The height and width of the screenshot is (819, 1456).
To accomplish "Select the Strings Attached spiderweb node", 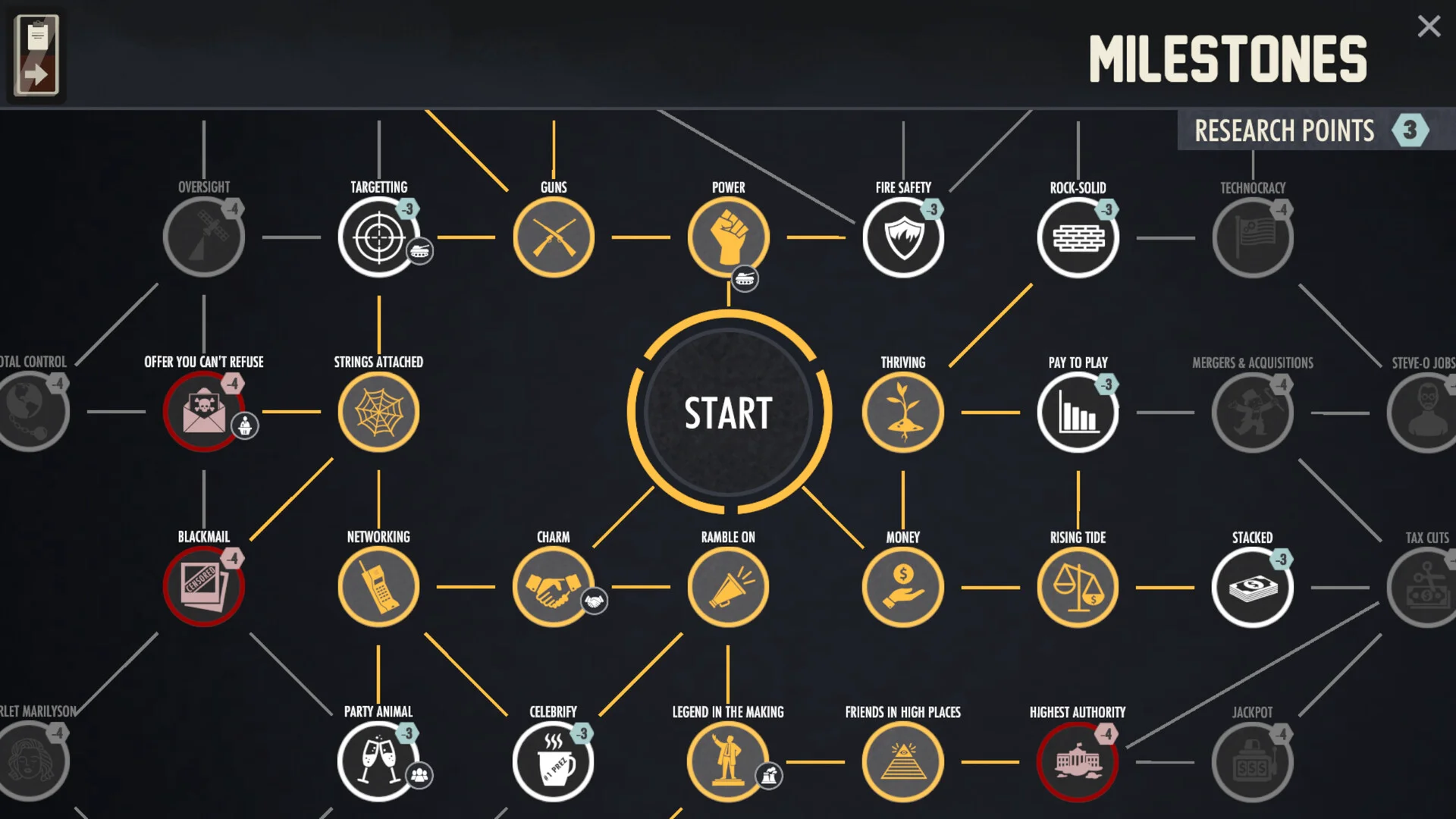I will 378,413.
